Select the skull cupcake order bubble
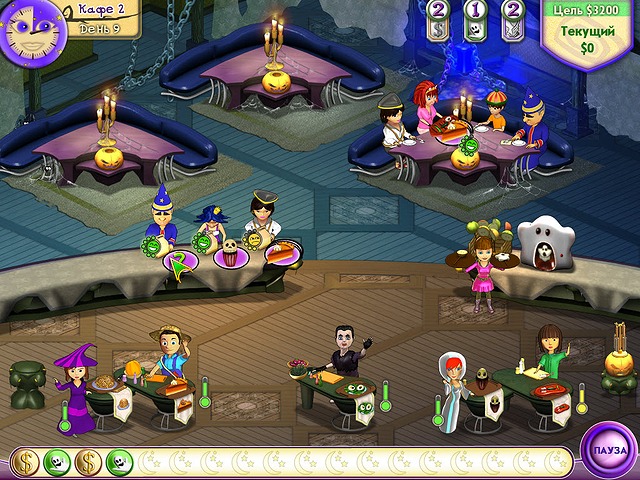Screen dimensions: 640x480 pyautogui.click(x=230, y=254)
